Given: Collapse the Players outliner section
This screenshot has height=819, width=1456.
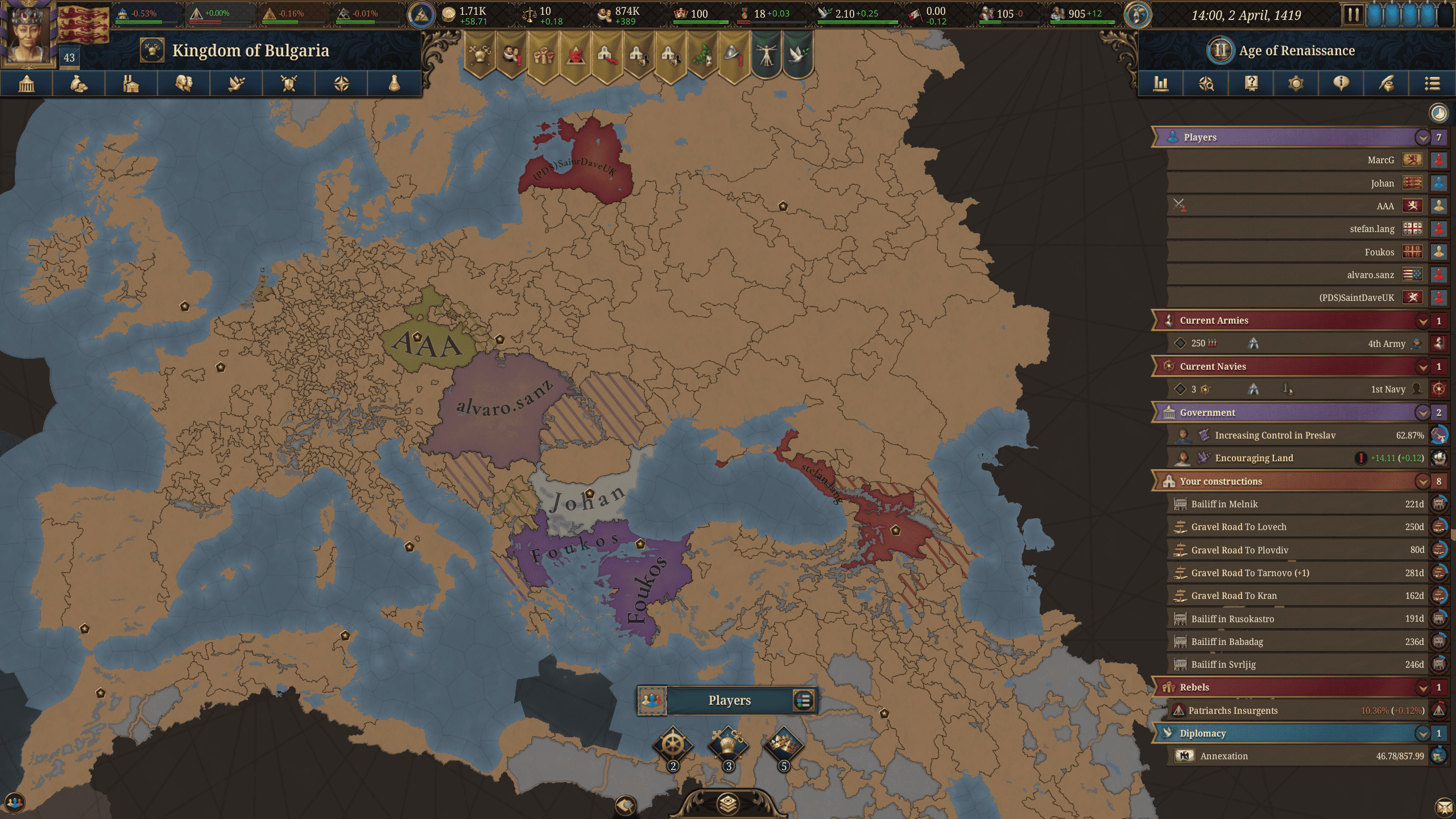Looking at the screenshot, I should click(1422, 138).
